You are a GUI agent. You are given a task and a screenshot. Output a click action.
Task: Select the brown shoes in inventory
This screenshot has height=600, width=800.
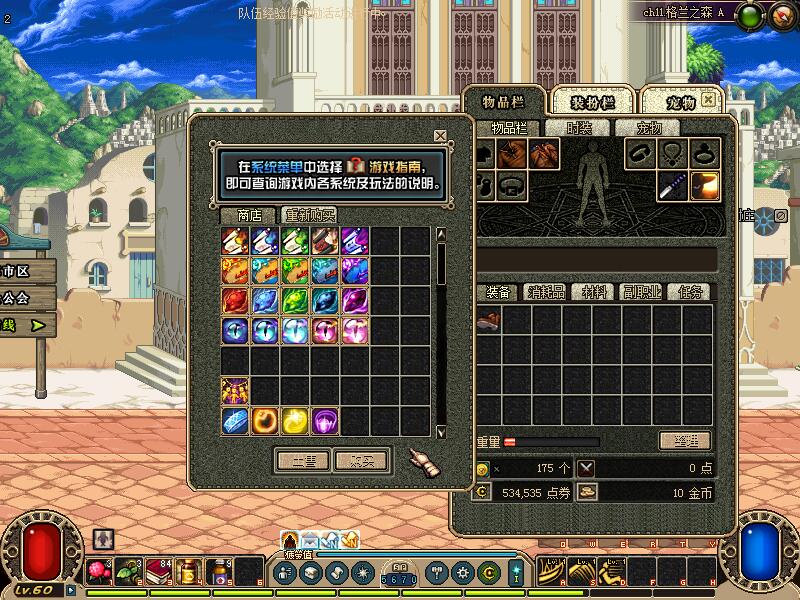tap(488, 320)
